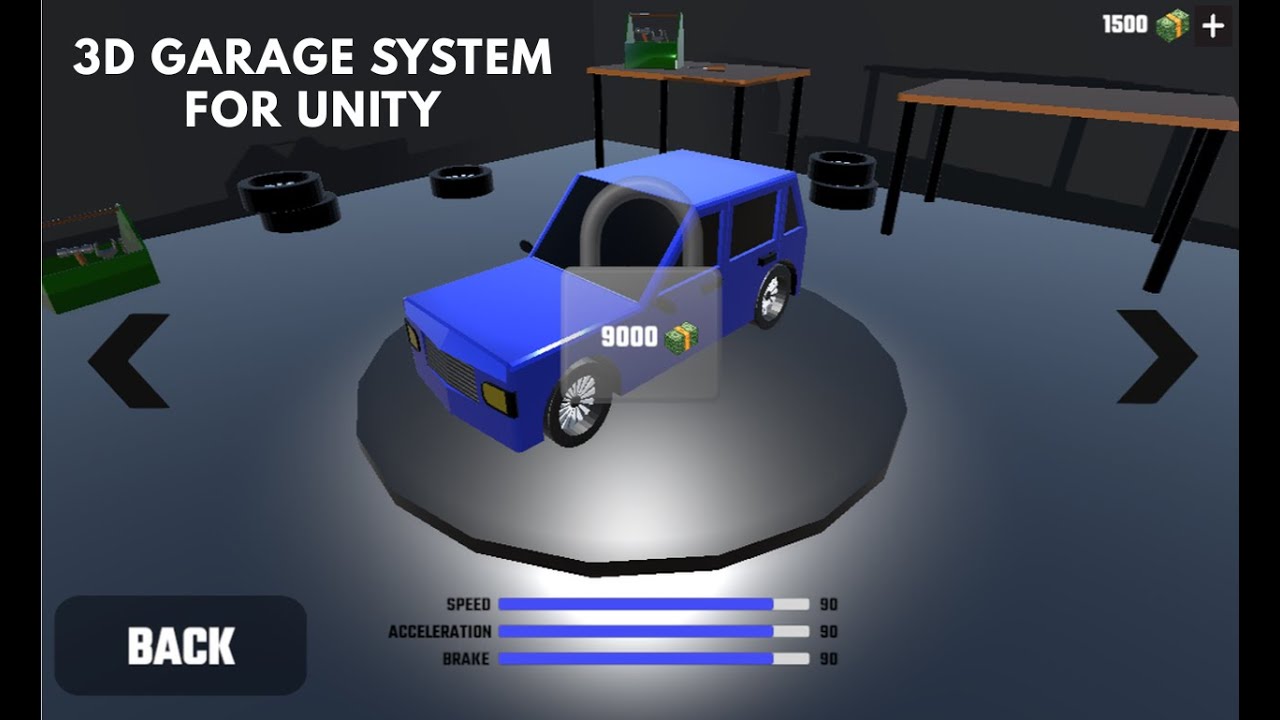
Task: Tap the currency icon in the top-right counter
Action: (1172, 24)
